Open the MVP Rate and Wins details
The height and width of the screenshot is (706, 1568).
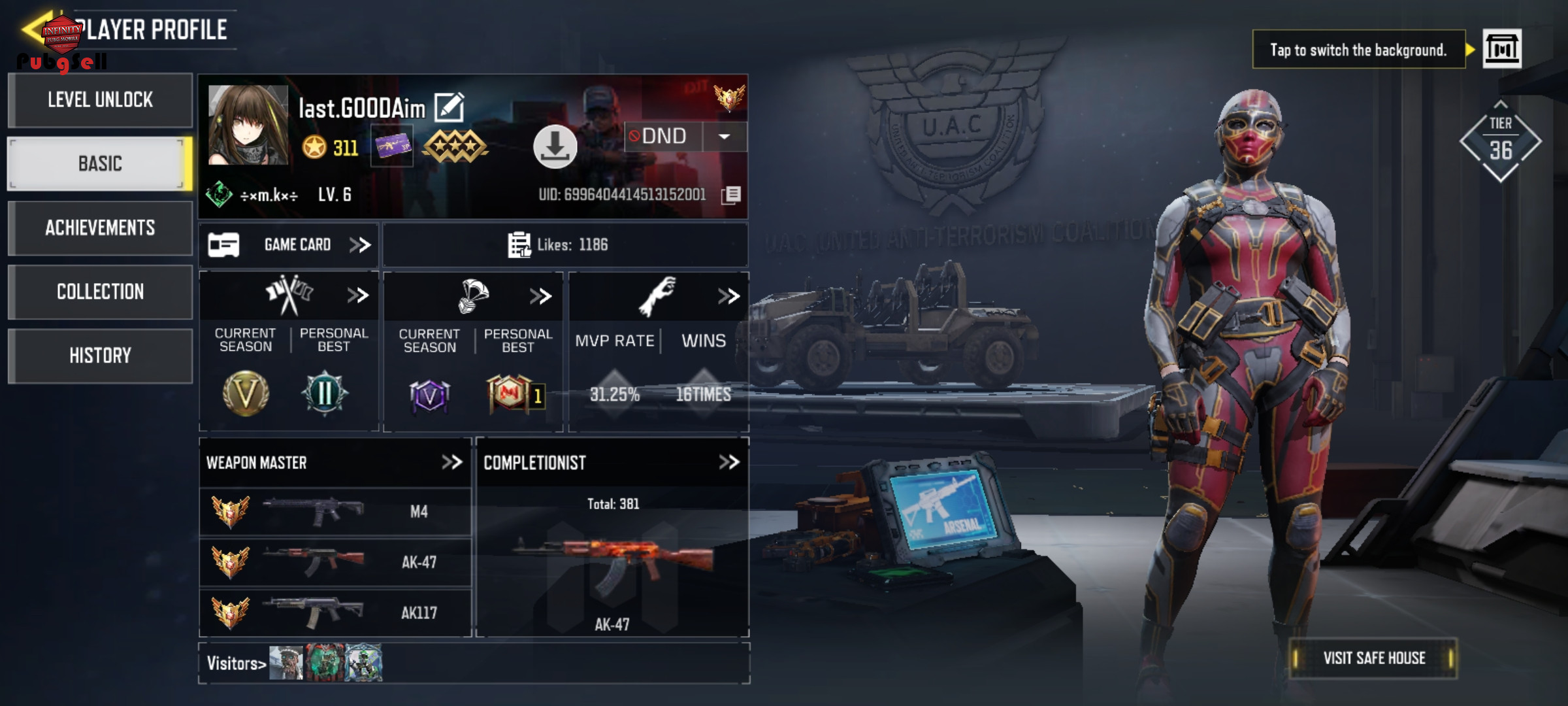click(728, 296)
